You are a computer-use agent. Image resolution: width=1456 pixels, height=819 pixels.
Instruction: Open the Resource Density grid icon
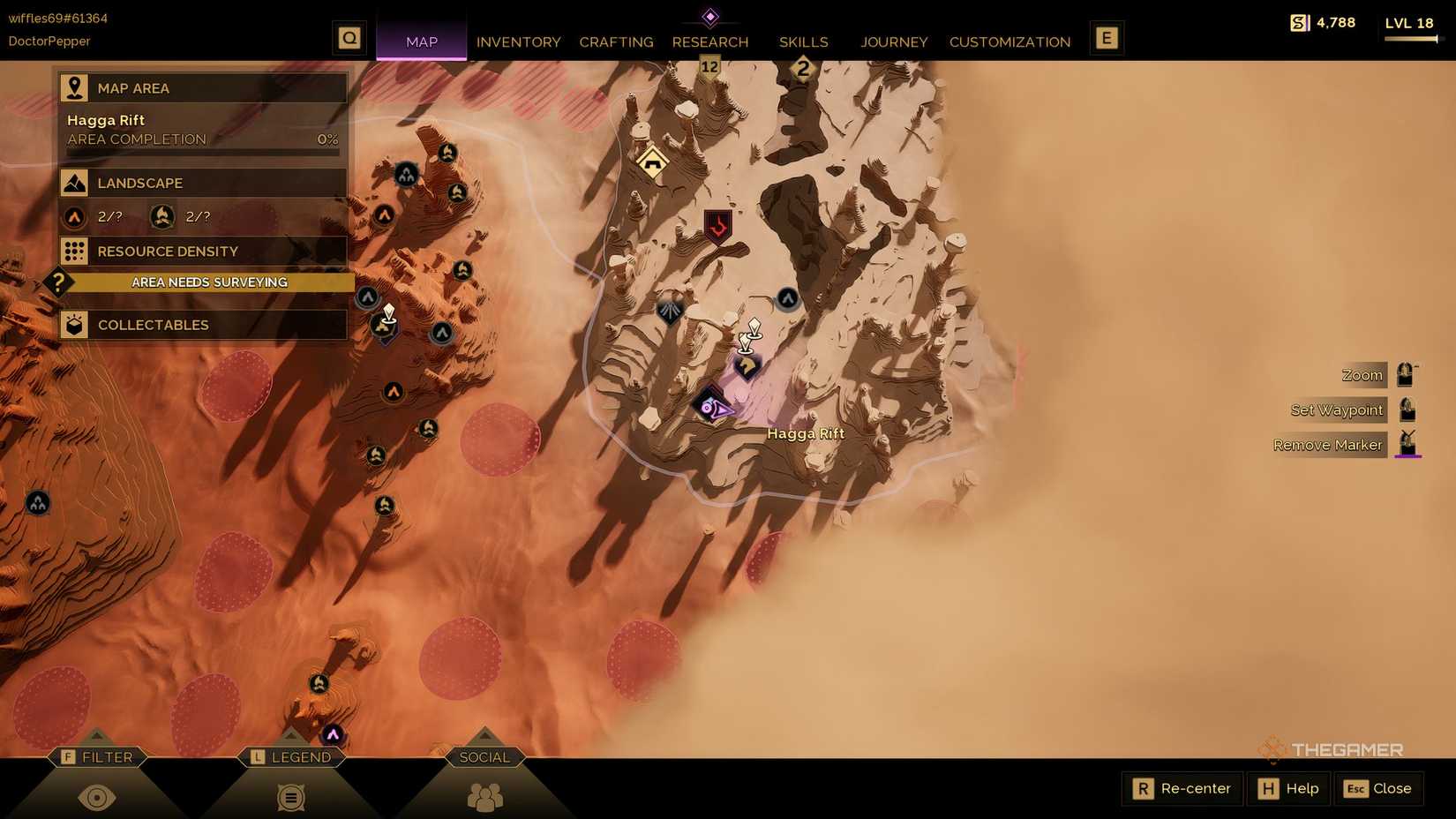pyautogui.click(x=75, y=252)
